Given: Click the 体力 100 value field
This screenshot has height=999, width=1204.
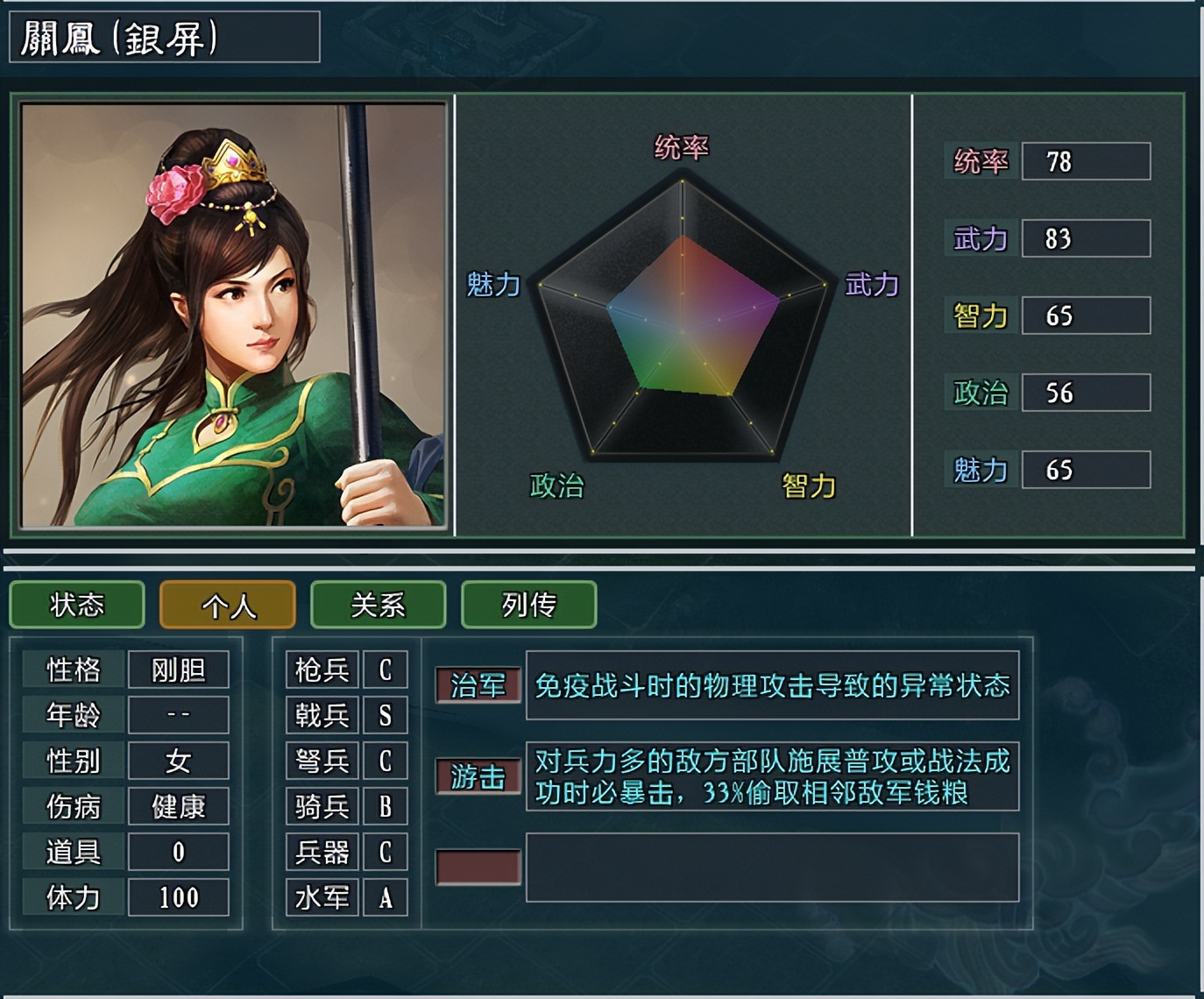Looking at the screenshot, I should pos(179,896).
